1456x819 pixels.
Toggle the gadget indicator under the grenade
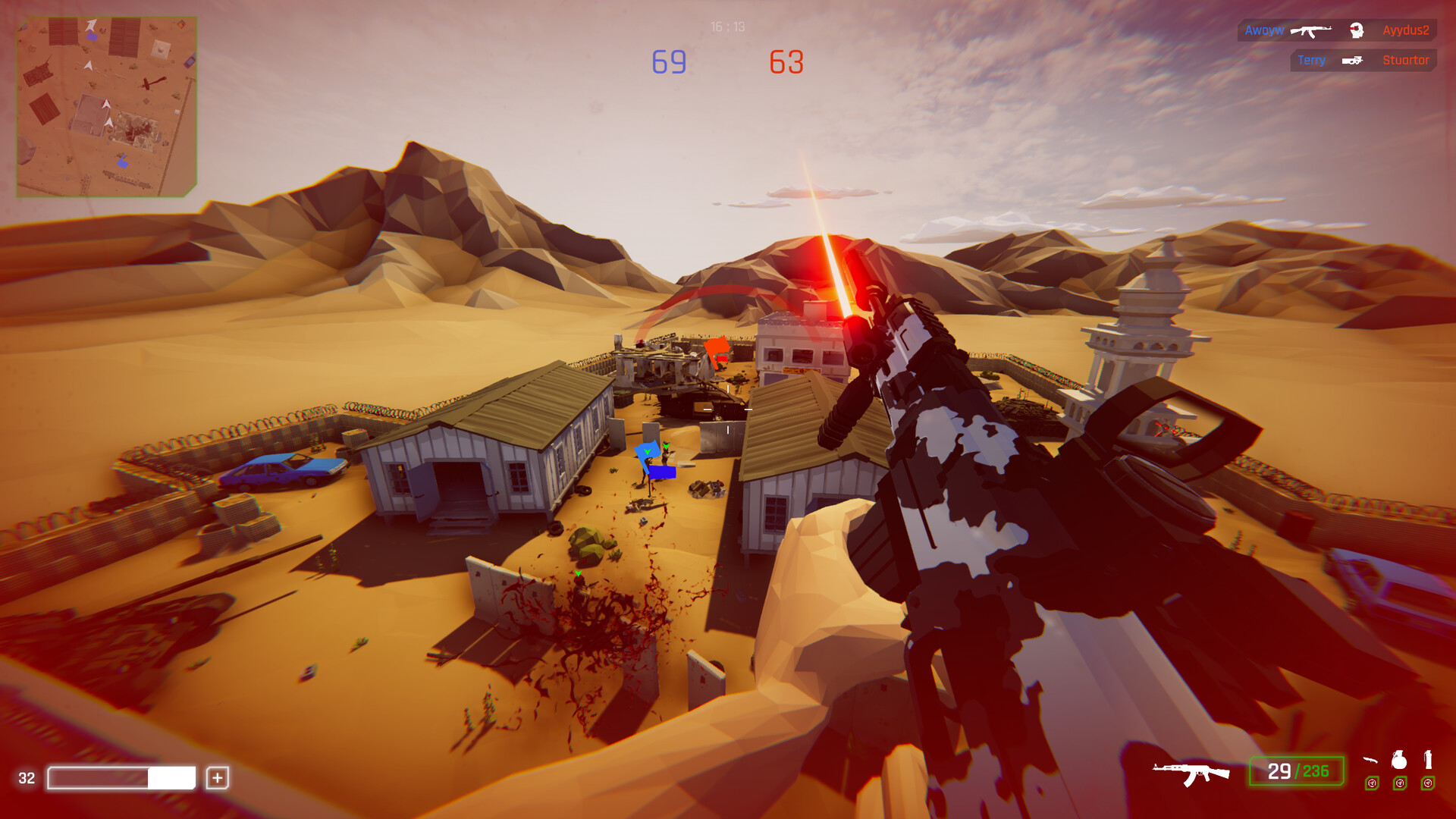[x=1400, y=783]
